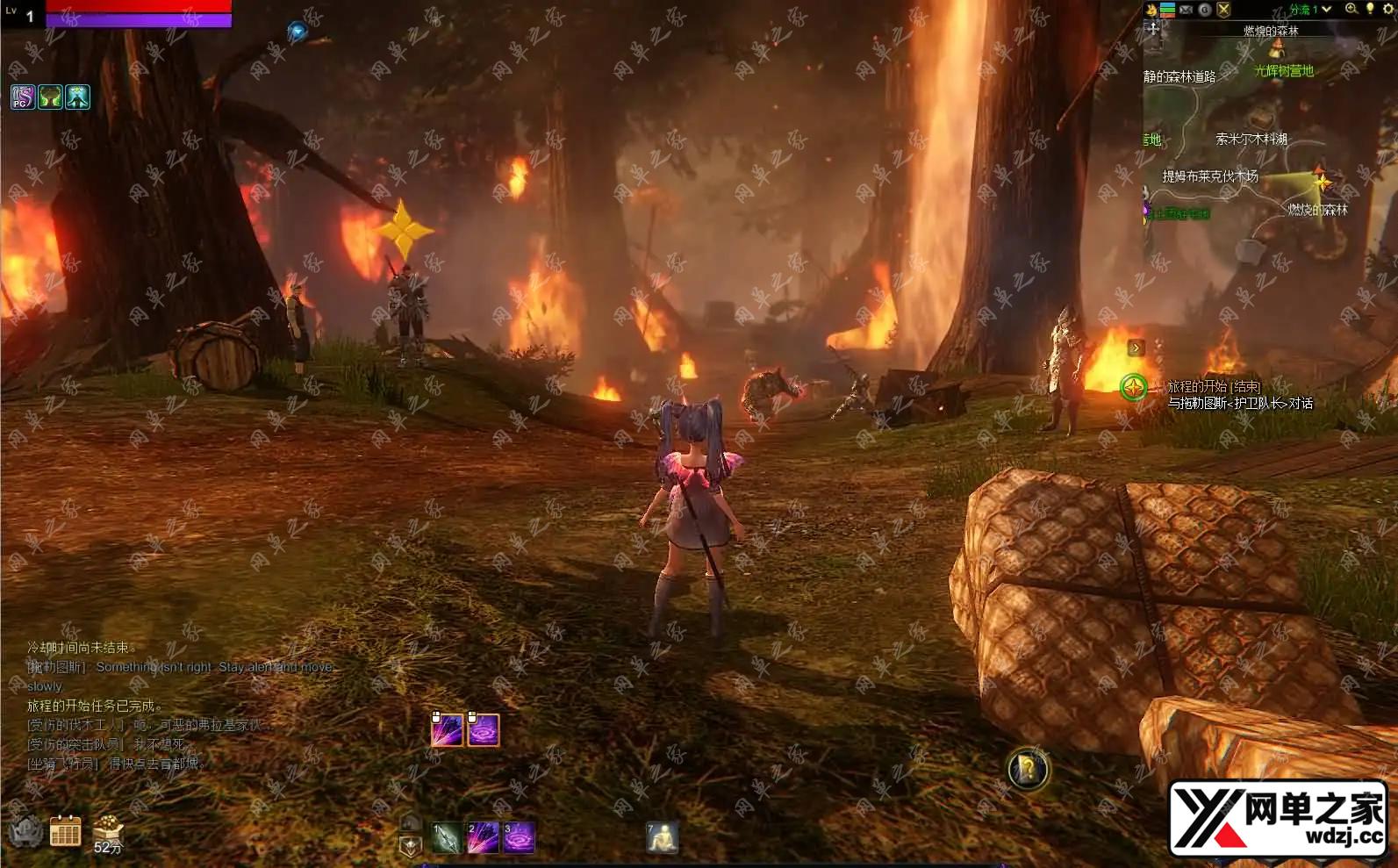
Task: Click the silver wreath P medal icon
Action: coord(25,830)
